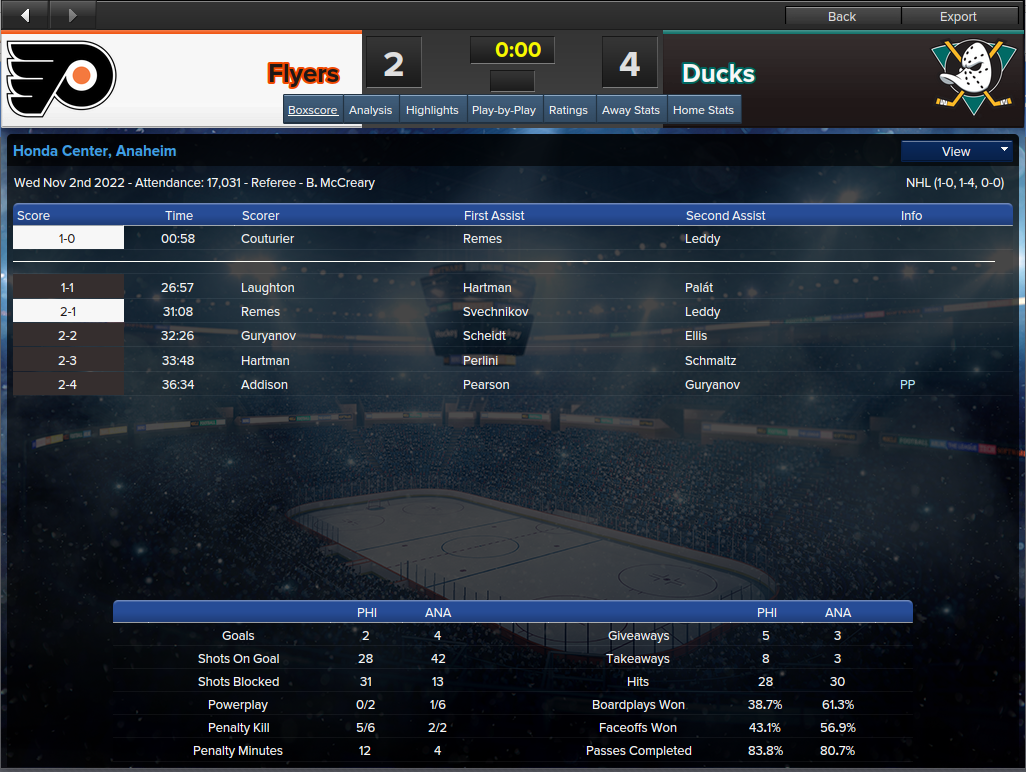Click the Flyers team logo
This screenshot has height=772, width=1026.
[x=62, y=79]
